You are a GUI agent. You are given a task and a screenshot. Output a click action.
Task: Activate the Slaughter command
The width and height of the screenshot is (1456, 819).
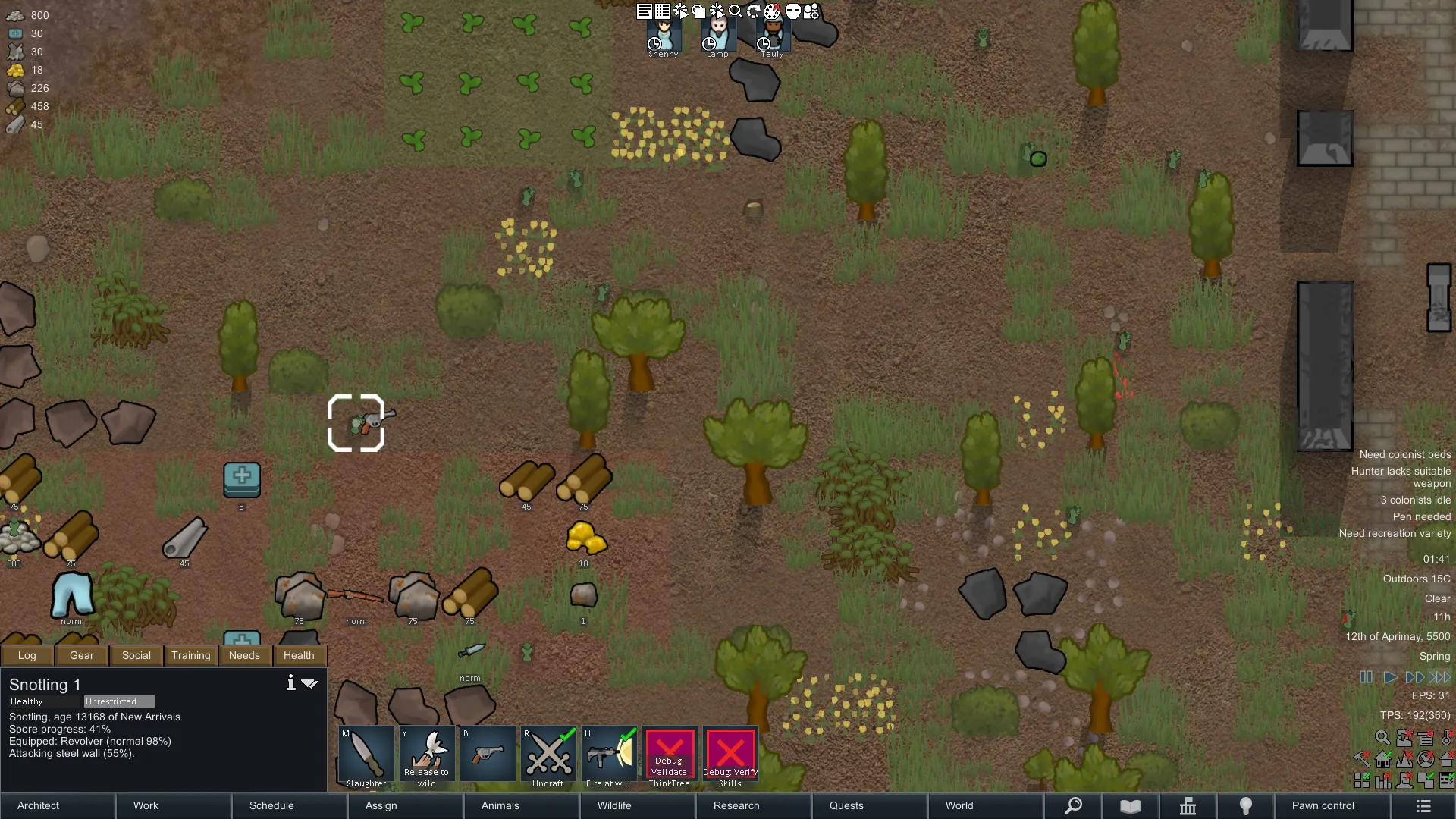tap(366, 757)
